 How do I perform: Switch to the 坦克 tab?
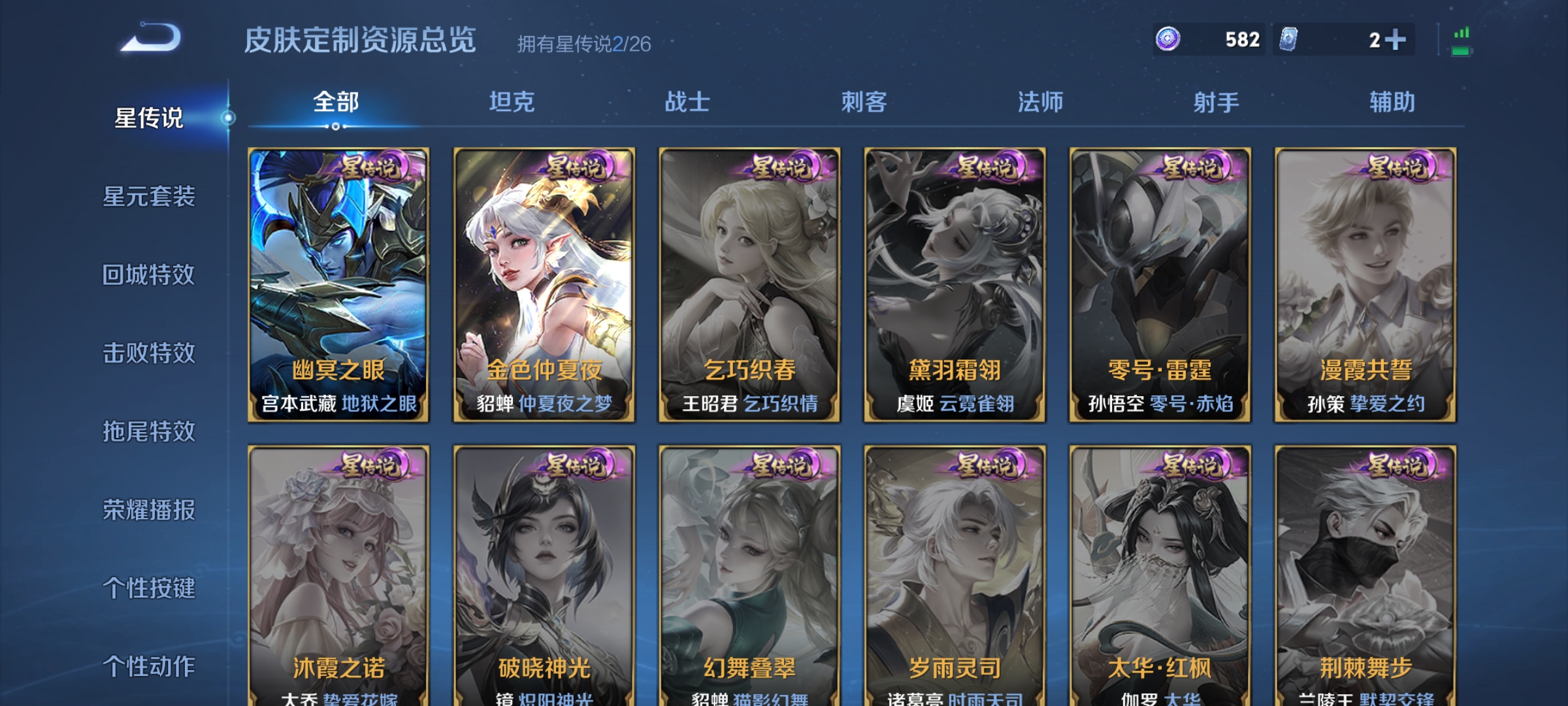pos(513,101)
